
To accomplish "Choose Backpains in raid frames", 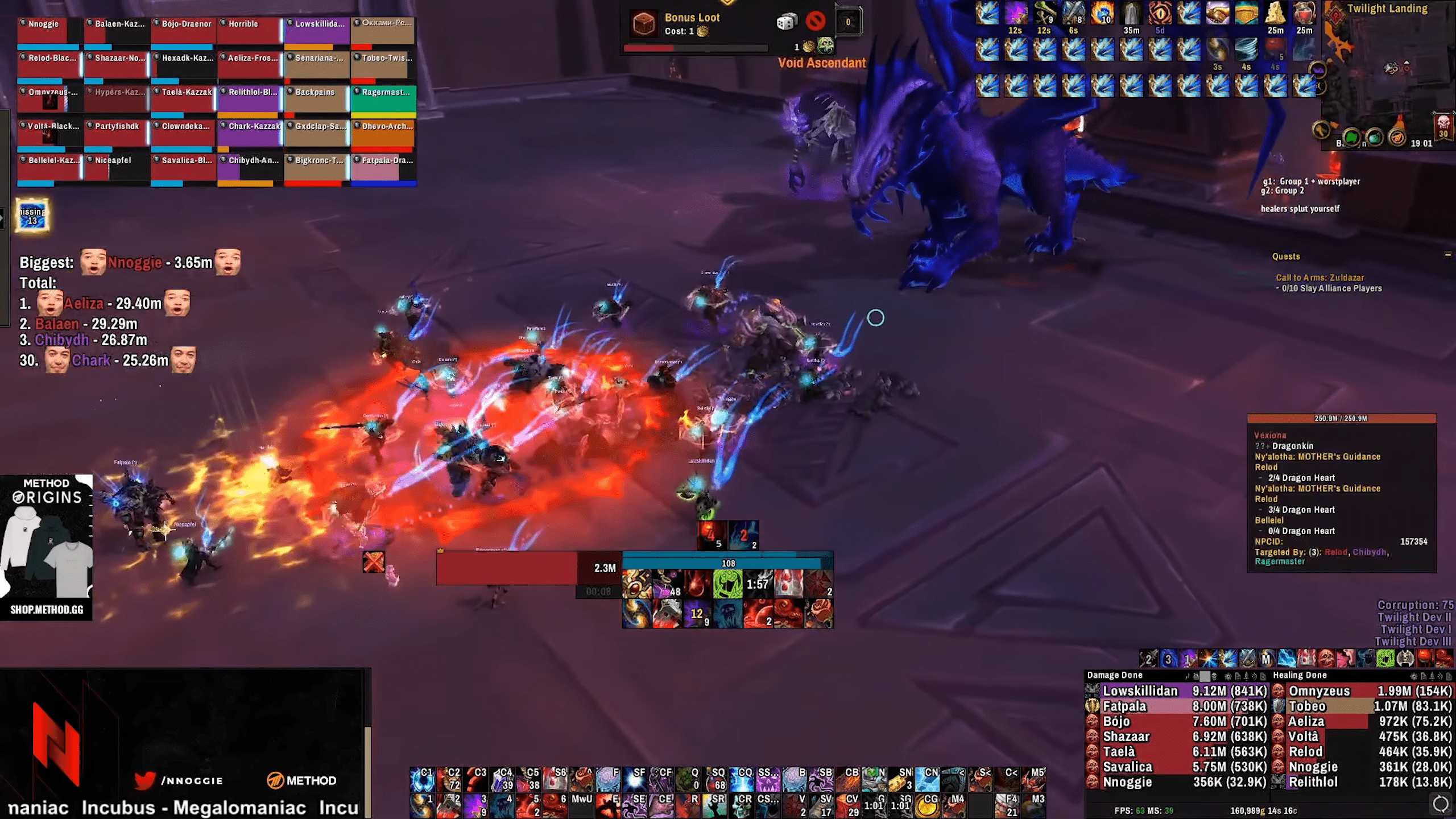I will (x=316, y=101).
